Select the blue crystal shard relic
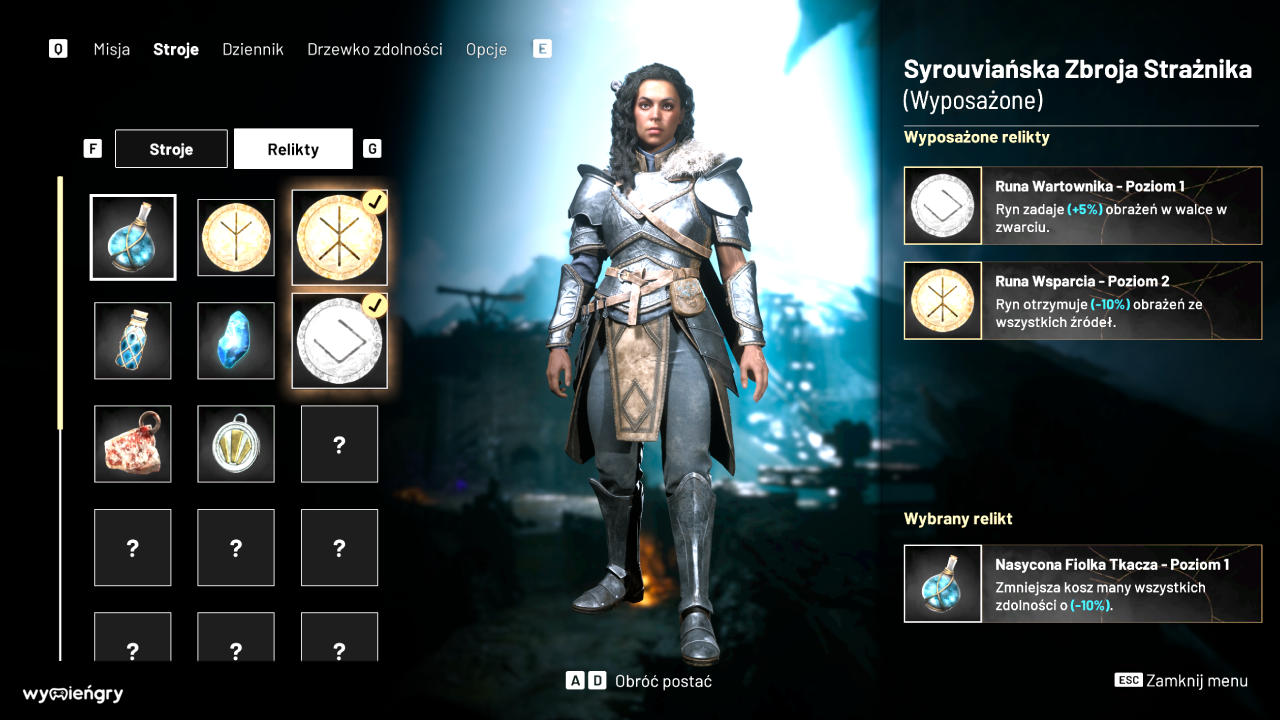This screenshot has width=1280, height=720. coord(236,341)
